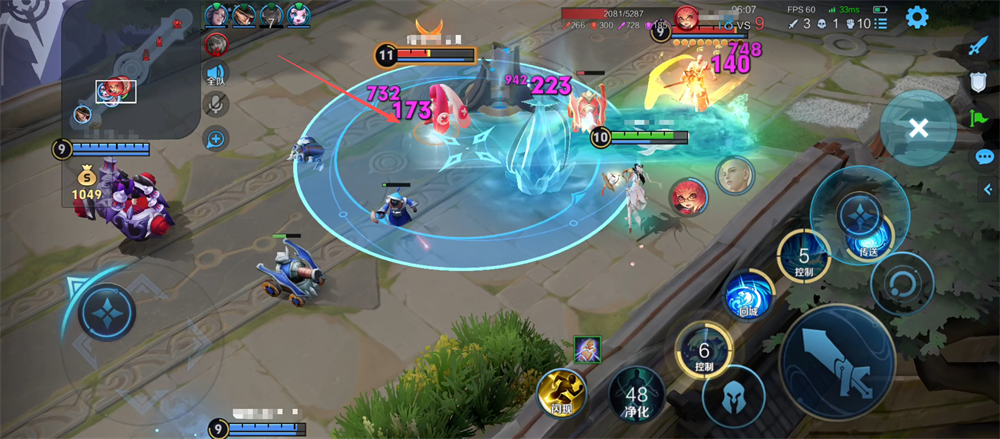1000x439 pixels.
Task: Open the scoreboard list icon
Action: (x=880, y=23)
